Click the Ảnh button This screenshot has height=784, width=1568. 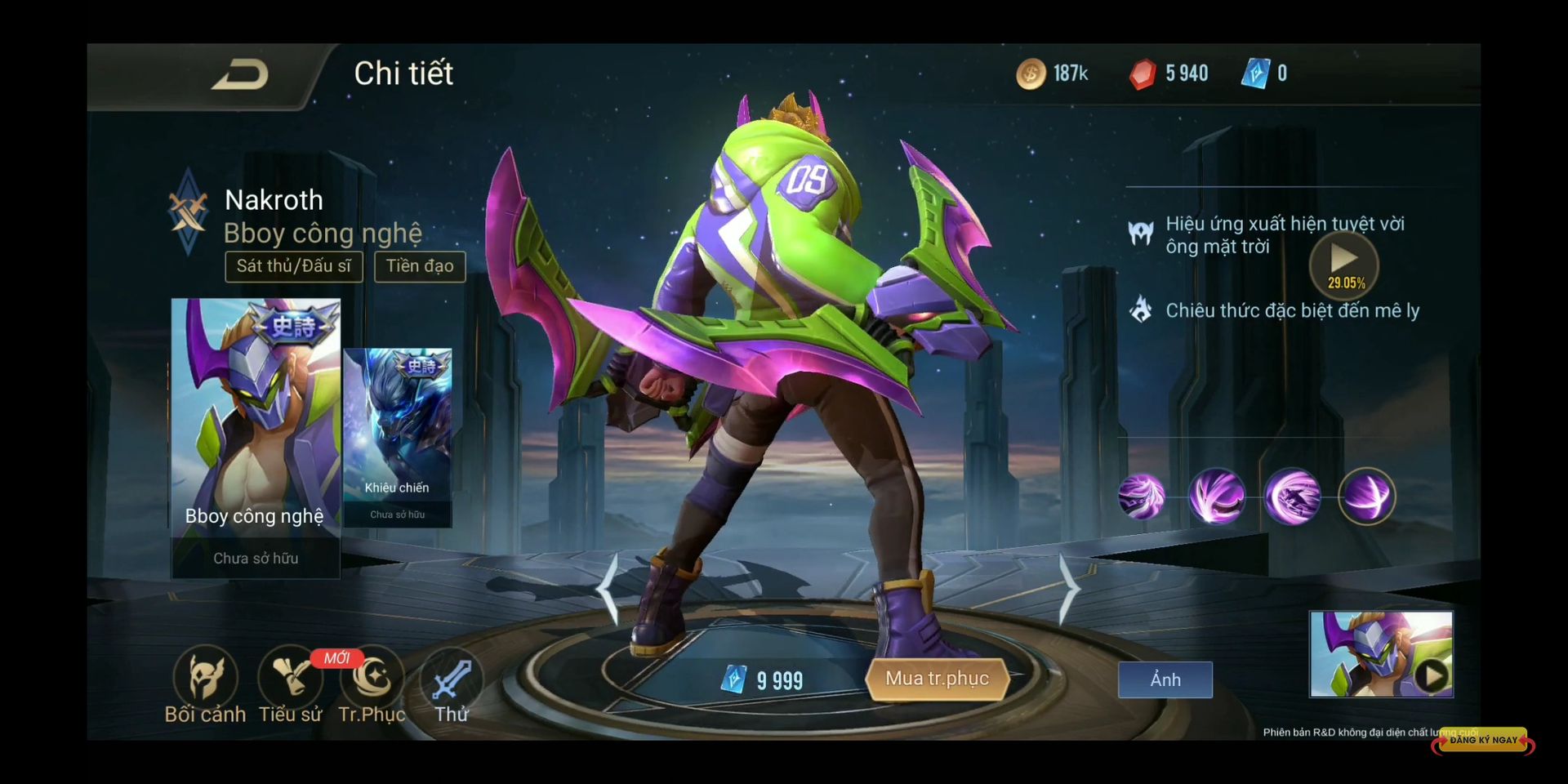1165,679
